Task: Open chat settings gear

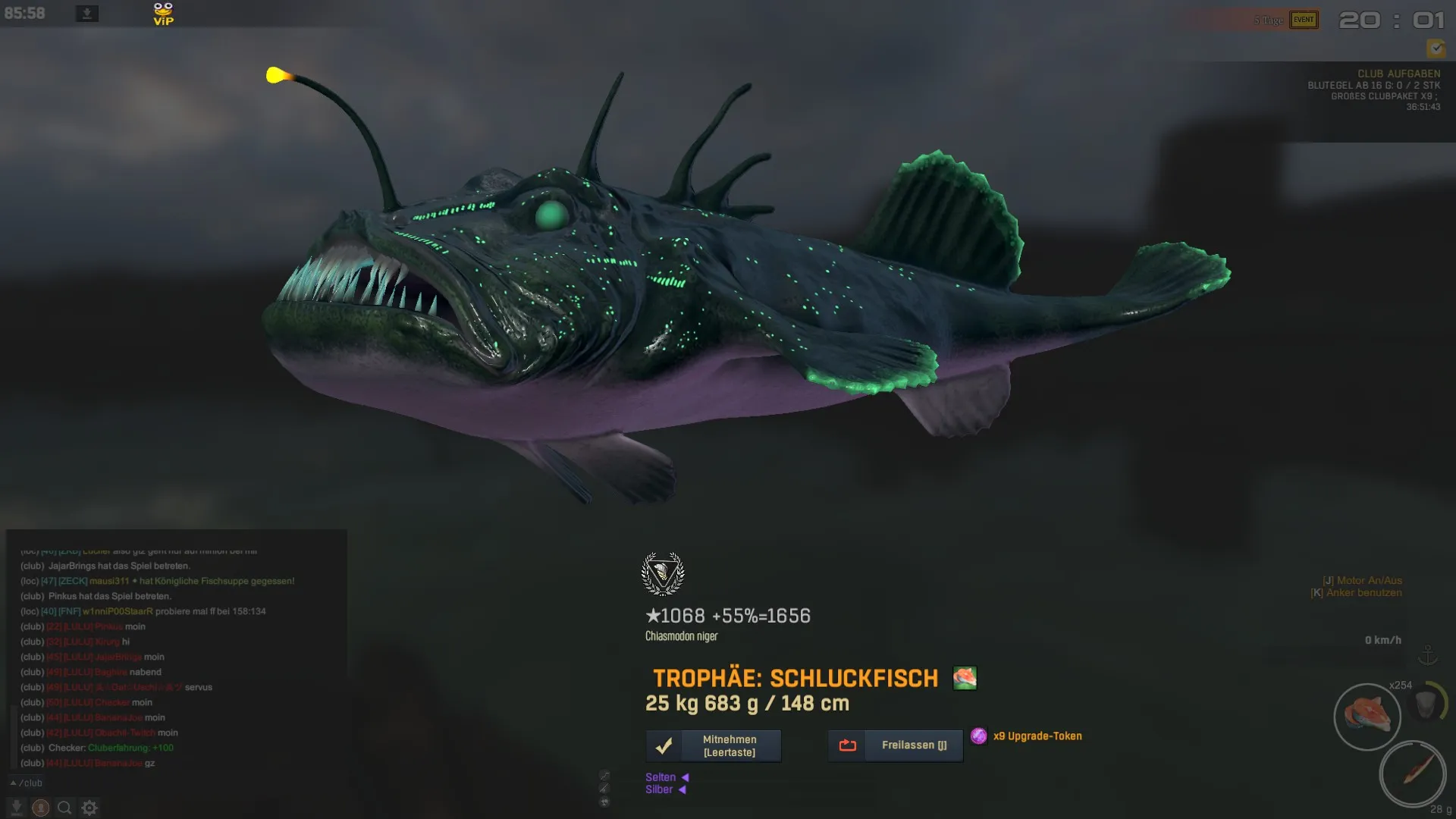Action: [x=89, y=808]
